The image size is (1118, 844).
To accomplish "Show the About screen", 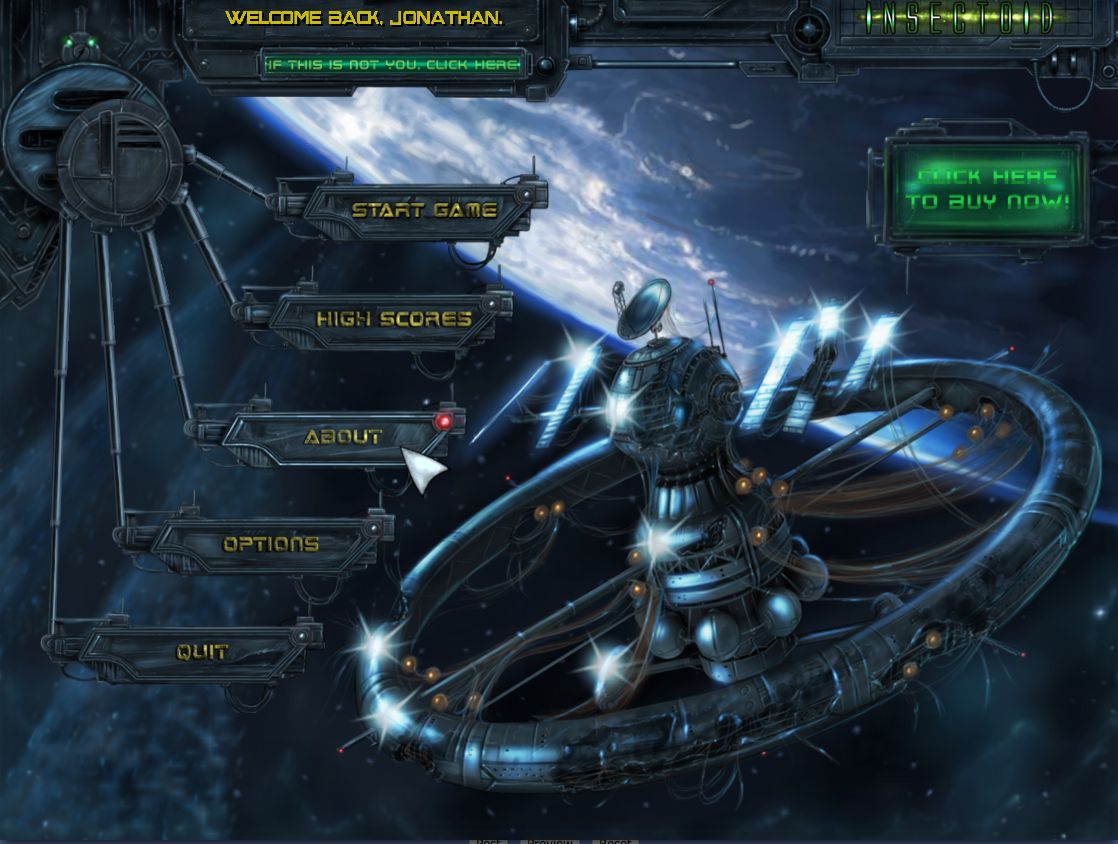I will coord(343,437).
